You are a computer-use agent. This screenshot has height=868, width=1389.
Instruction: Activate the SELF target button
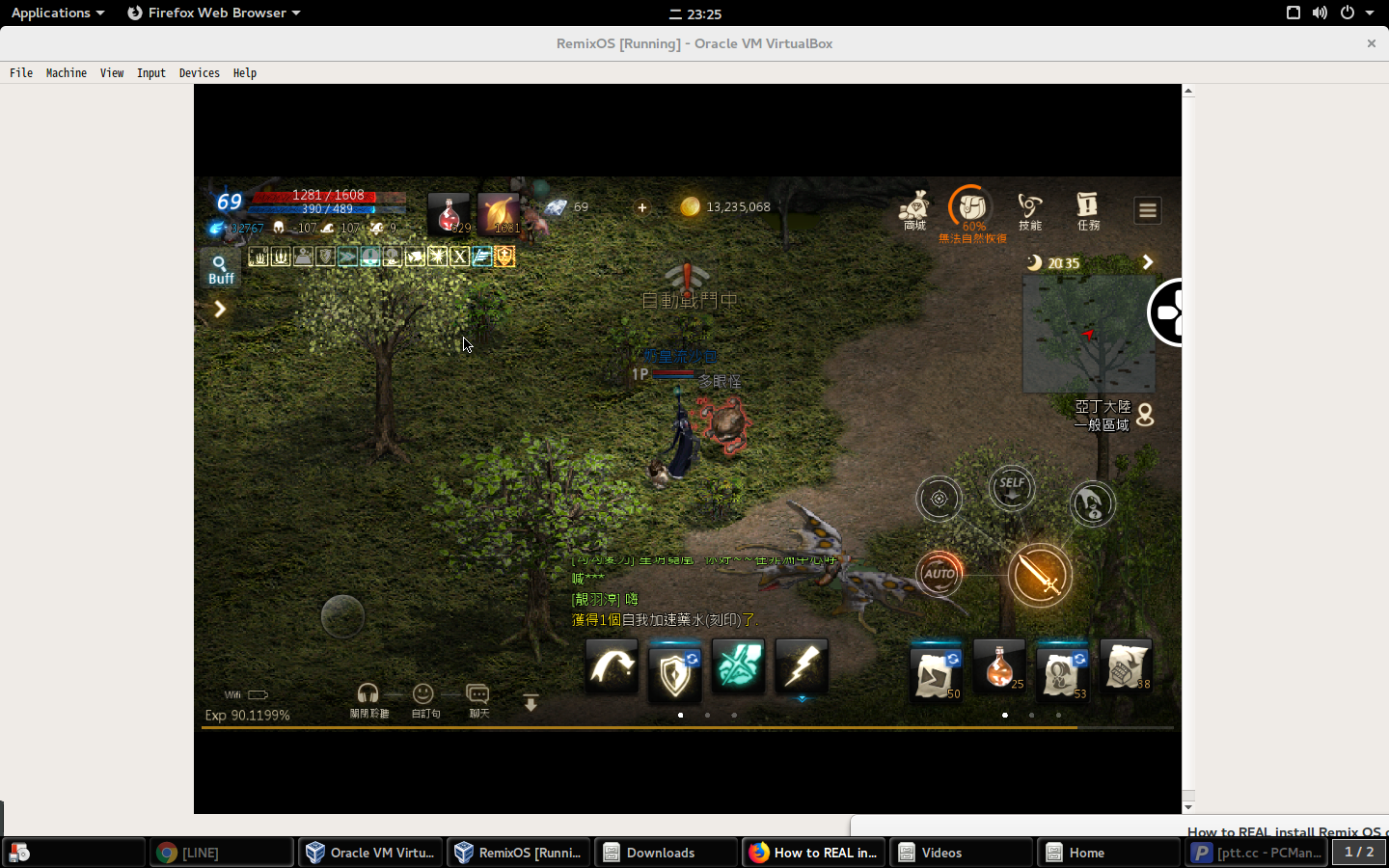(1012, 488)
